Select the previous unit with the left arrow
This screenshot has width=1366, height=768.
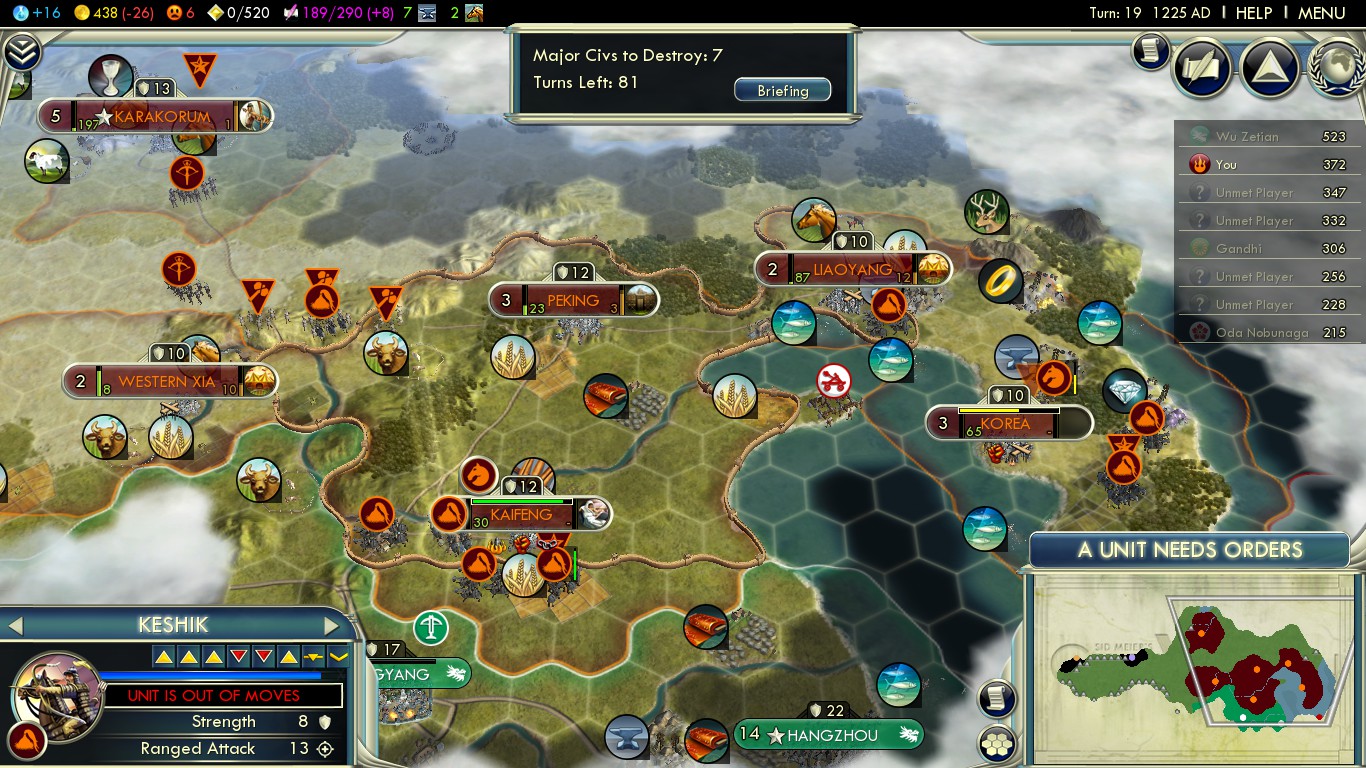pos(15,626)
